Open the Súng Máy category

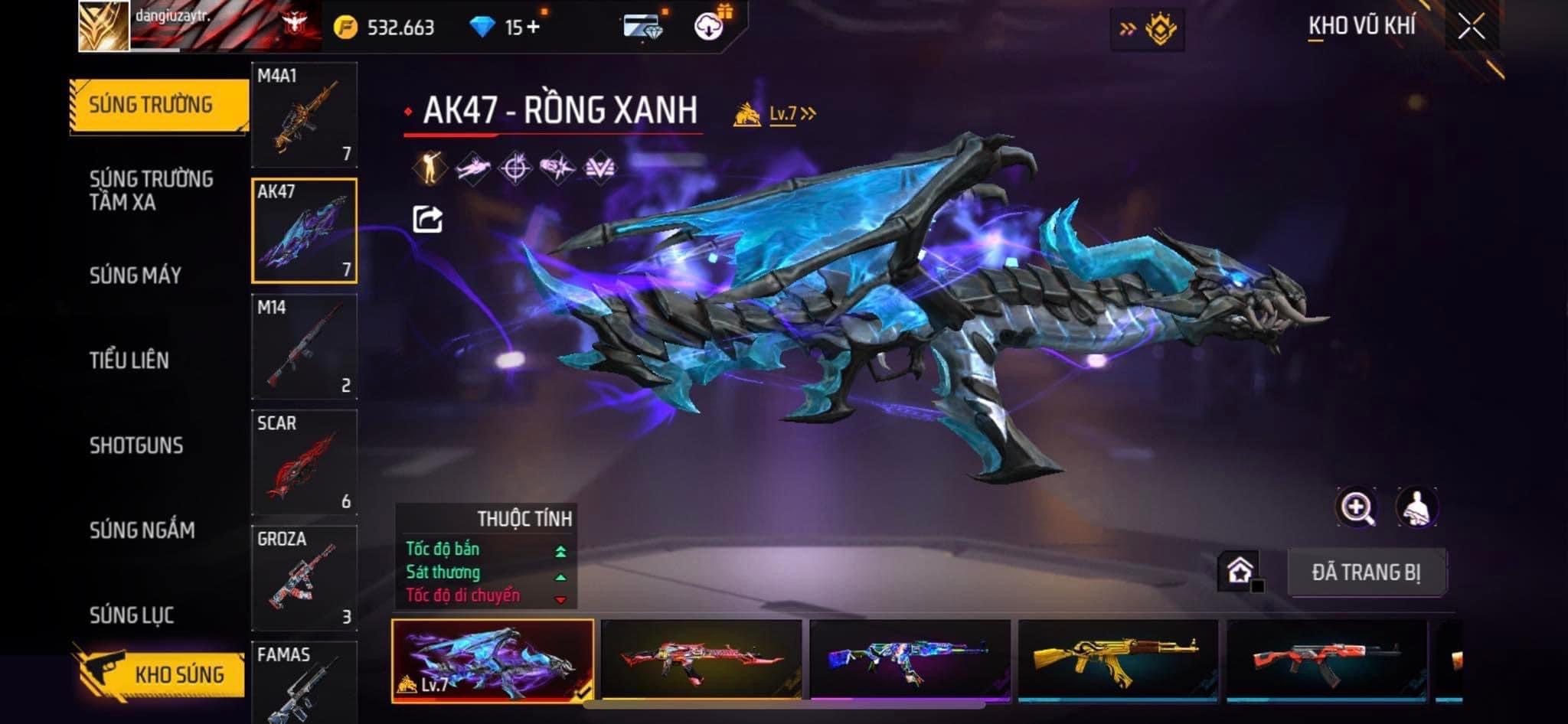pos(136,276)
